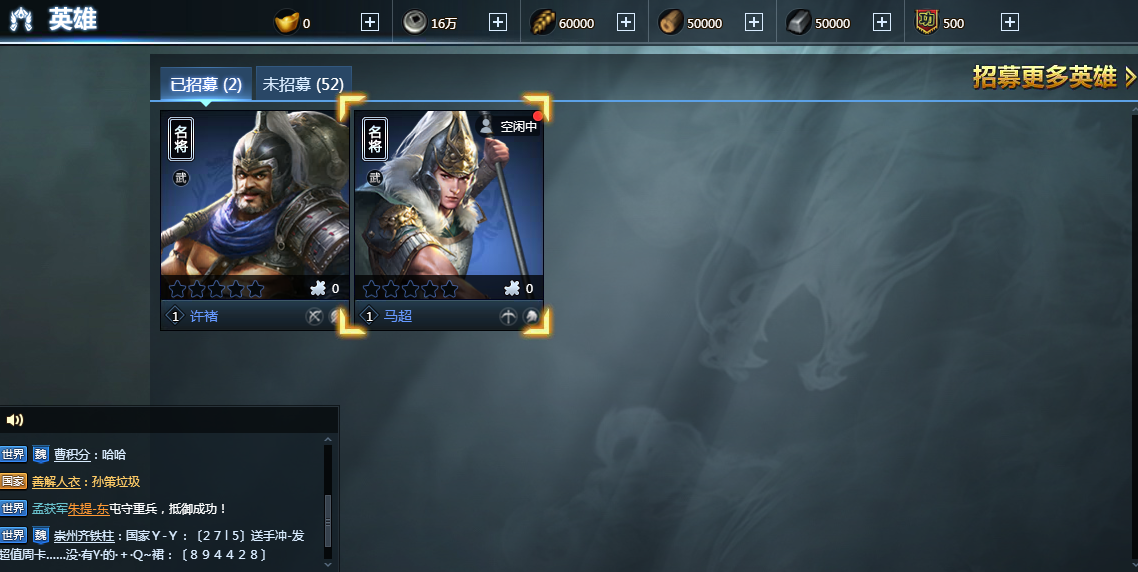The image size is (1138, 572).
Task: Click the plus button beside 16万 silver
Action: pos(498,22)
